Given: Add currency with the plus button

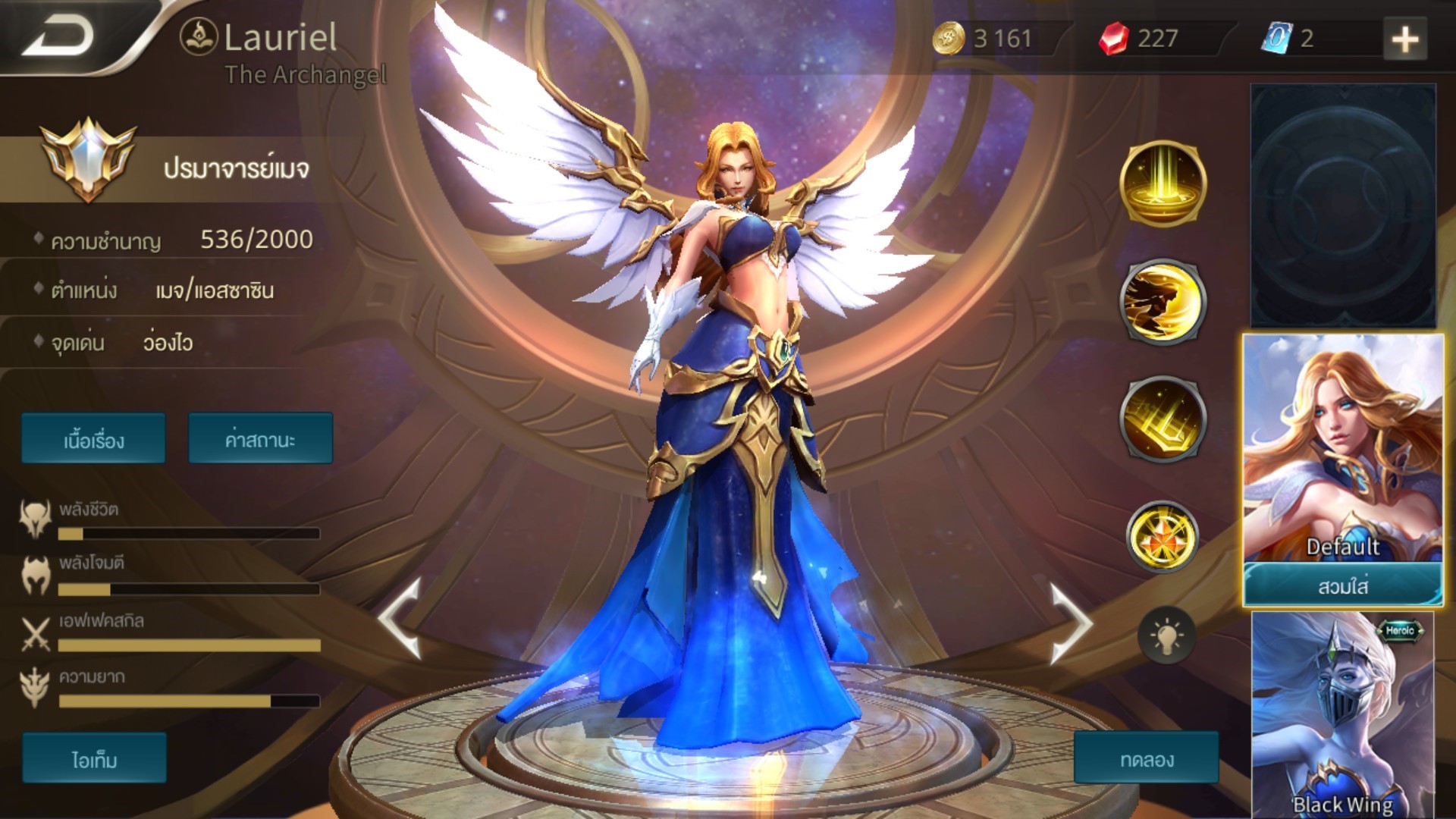Looking at the screenshot, I should tap(1404, 39).
